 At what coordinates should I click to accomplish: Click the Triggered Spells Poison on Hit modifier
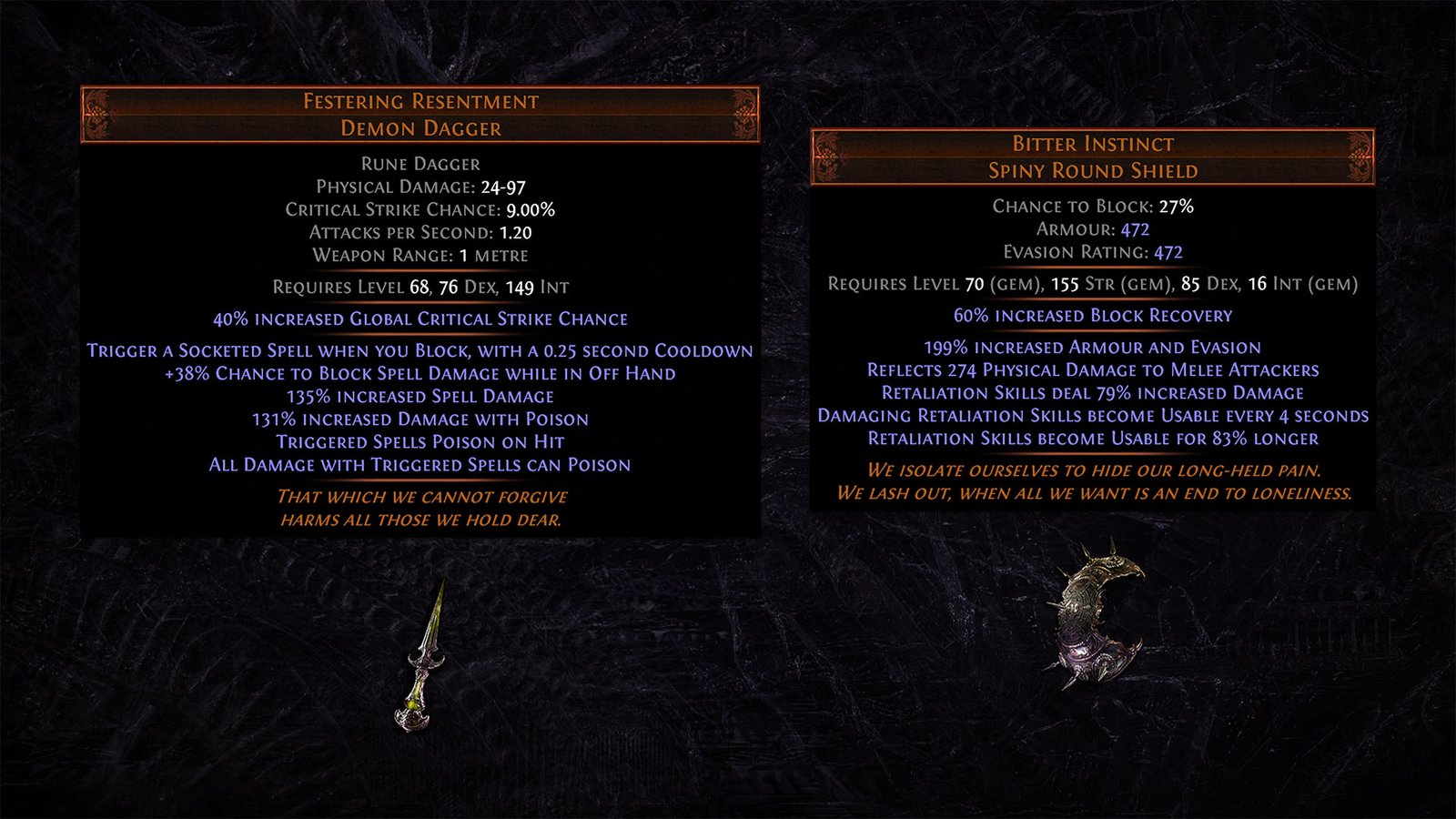[x=421, y=441]
